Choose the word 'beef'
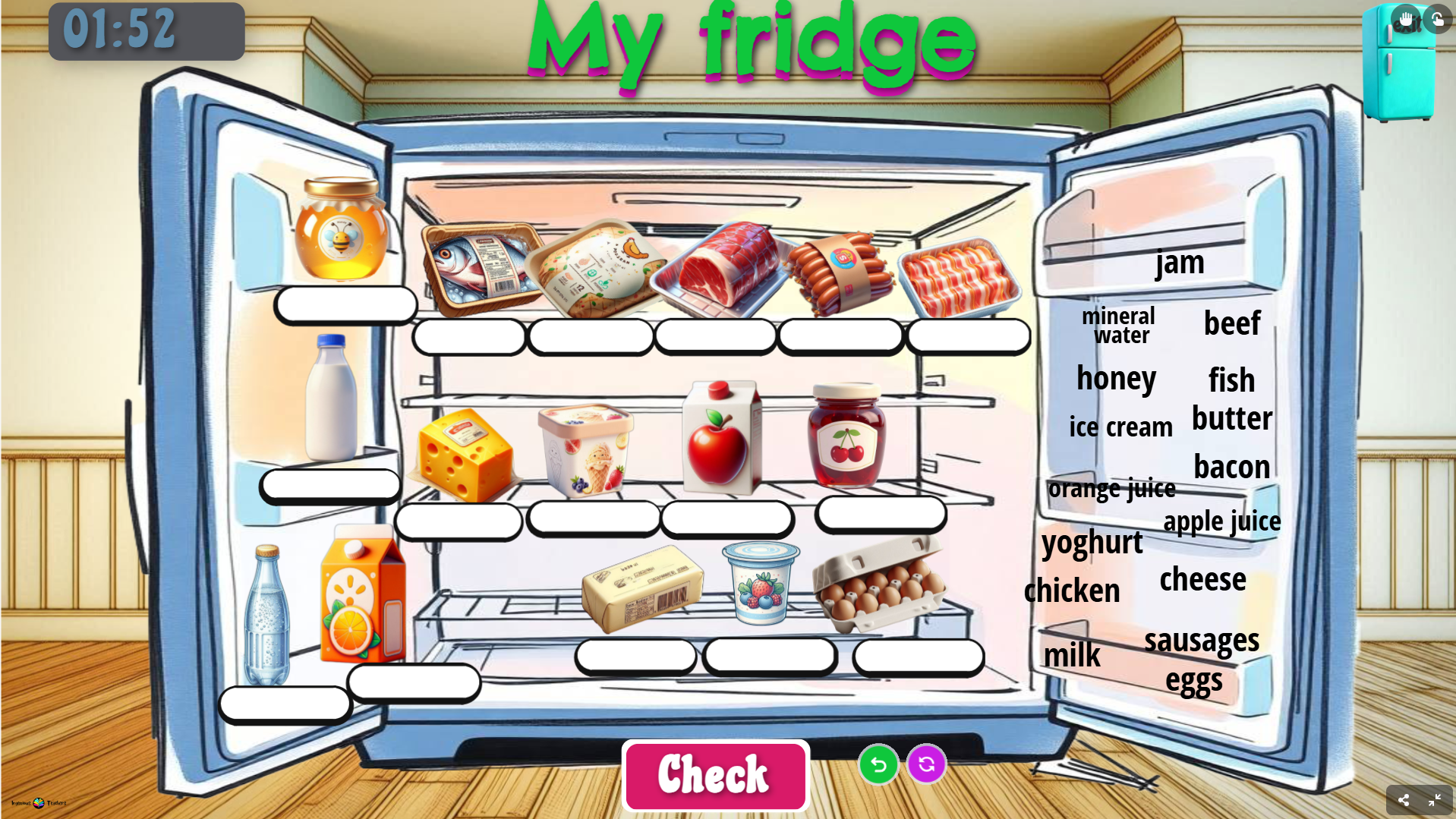 pyautogui.click(x=1232, y=323)
